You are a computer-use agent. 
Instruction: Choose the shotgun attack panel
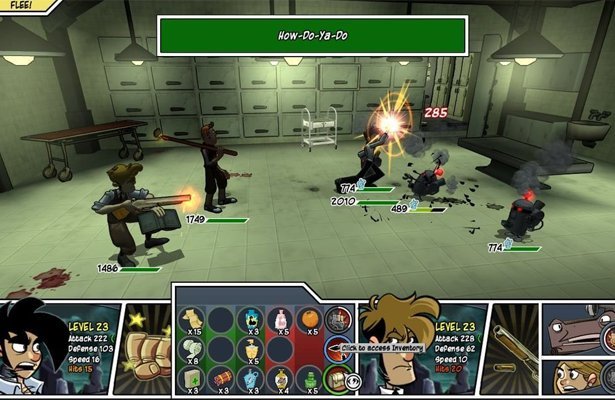pos(510,343)
